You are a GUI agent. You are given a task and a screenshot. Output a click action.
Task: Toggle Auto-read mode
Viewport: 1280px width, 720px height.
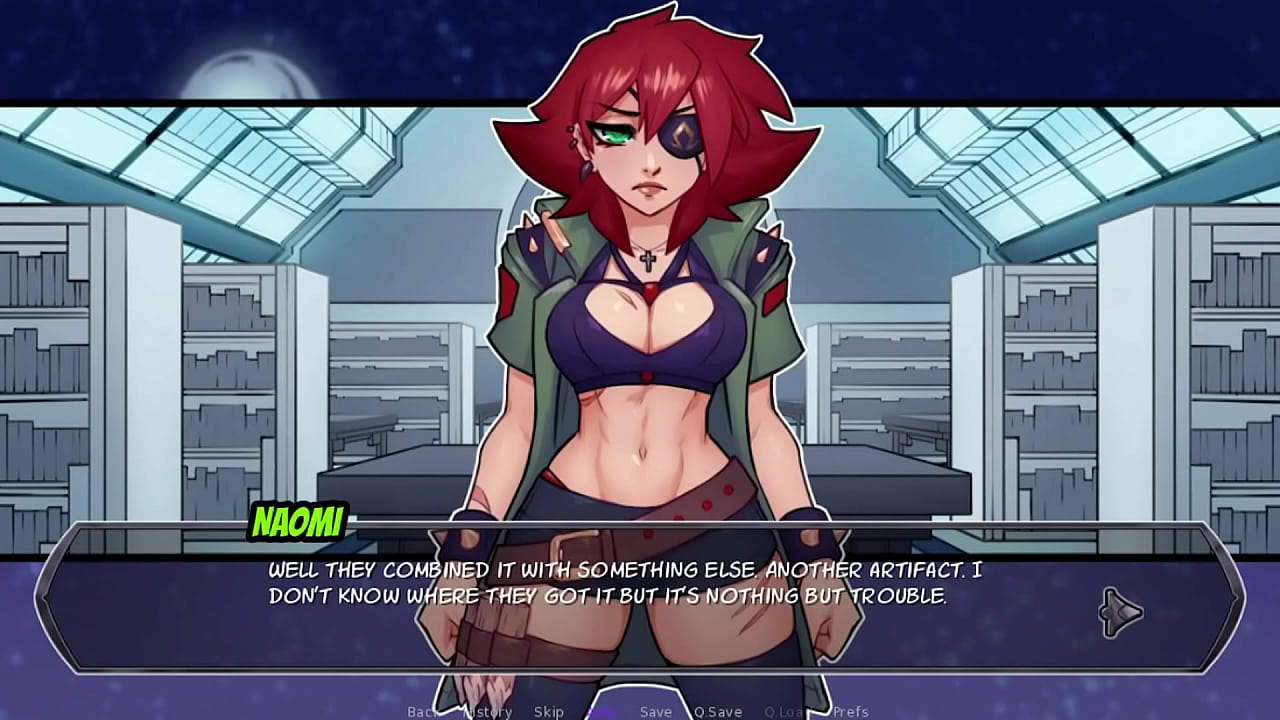601,712
